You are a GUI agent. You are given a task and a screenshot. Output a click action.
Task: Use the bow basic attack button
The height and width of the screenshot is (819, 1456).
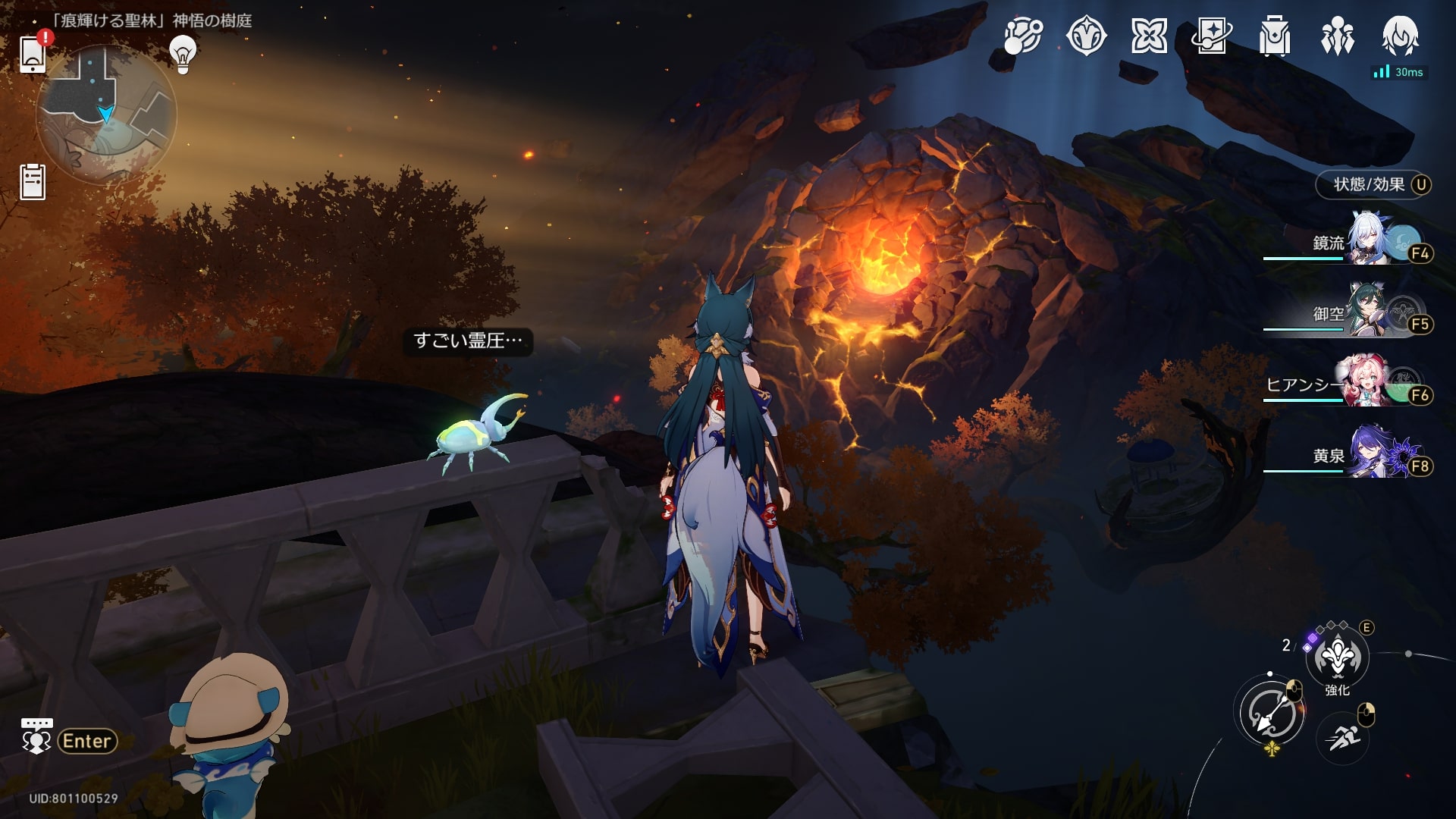click(1270, 714)
